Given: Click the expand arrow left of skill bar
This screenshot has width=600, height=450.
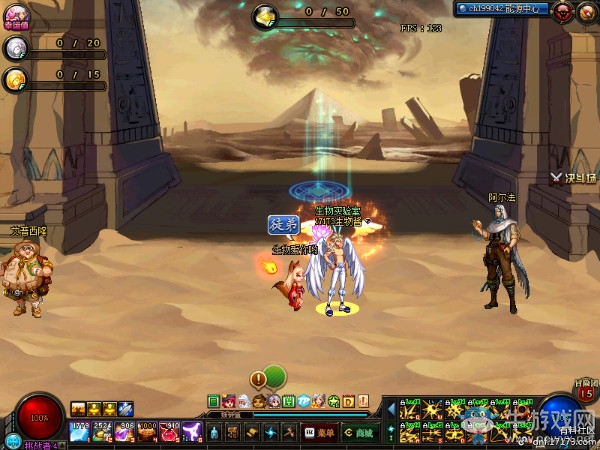Looking at the screenshot, I should tap(390, 408).
